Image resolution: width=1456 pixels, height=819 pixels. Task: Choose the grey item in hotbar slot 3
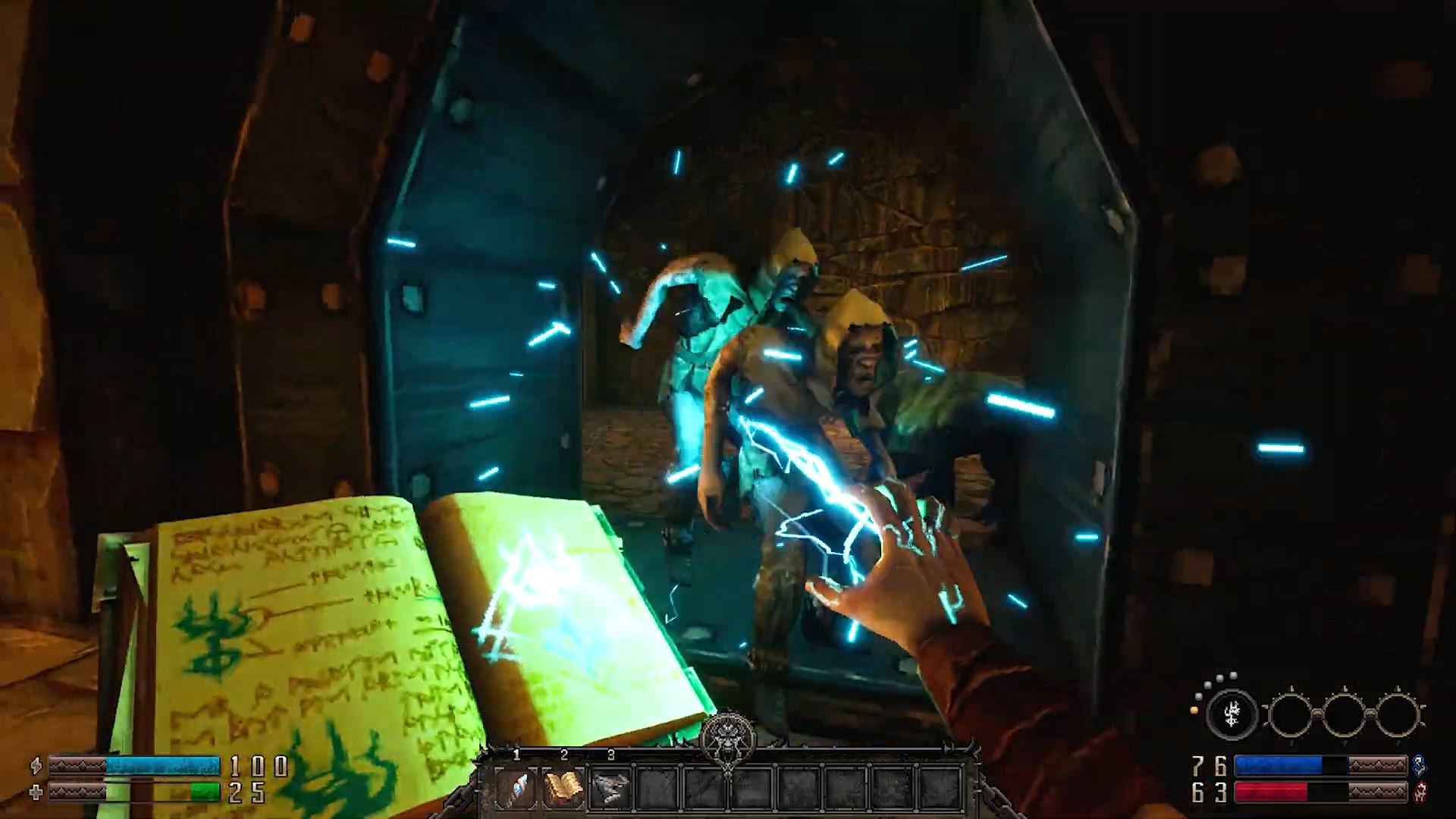pyautogui.click(x=610, y=789)
